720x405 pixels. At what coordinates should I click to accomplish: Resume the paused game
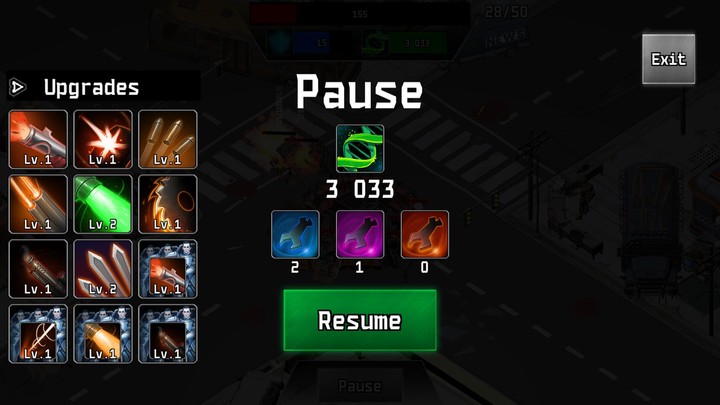(360, 320)
